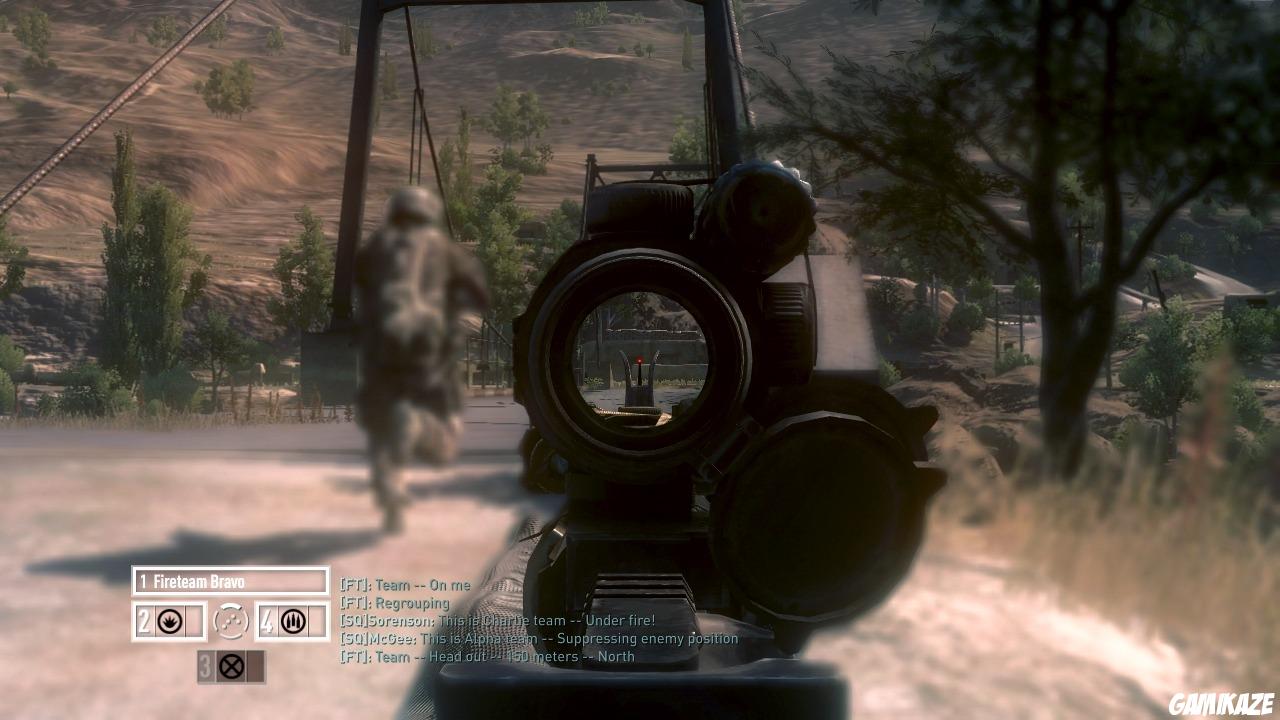Viewport: 1280px width, 720px height.
Task: Select the Suppress Fire command icon beside number 2
Action: coord(170,620)
